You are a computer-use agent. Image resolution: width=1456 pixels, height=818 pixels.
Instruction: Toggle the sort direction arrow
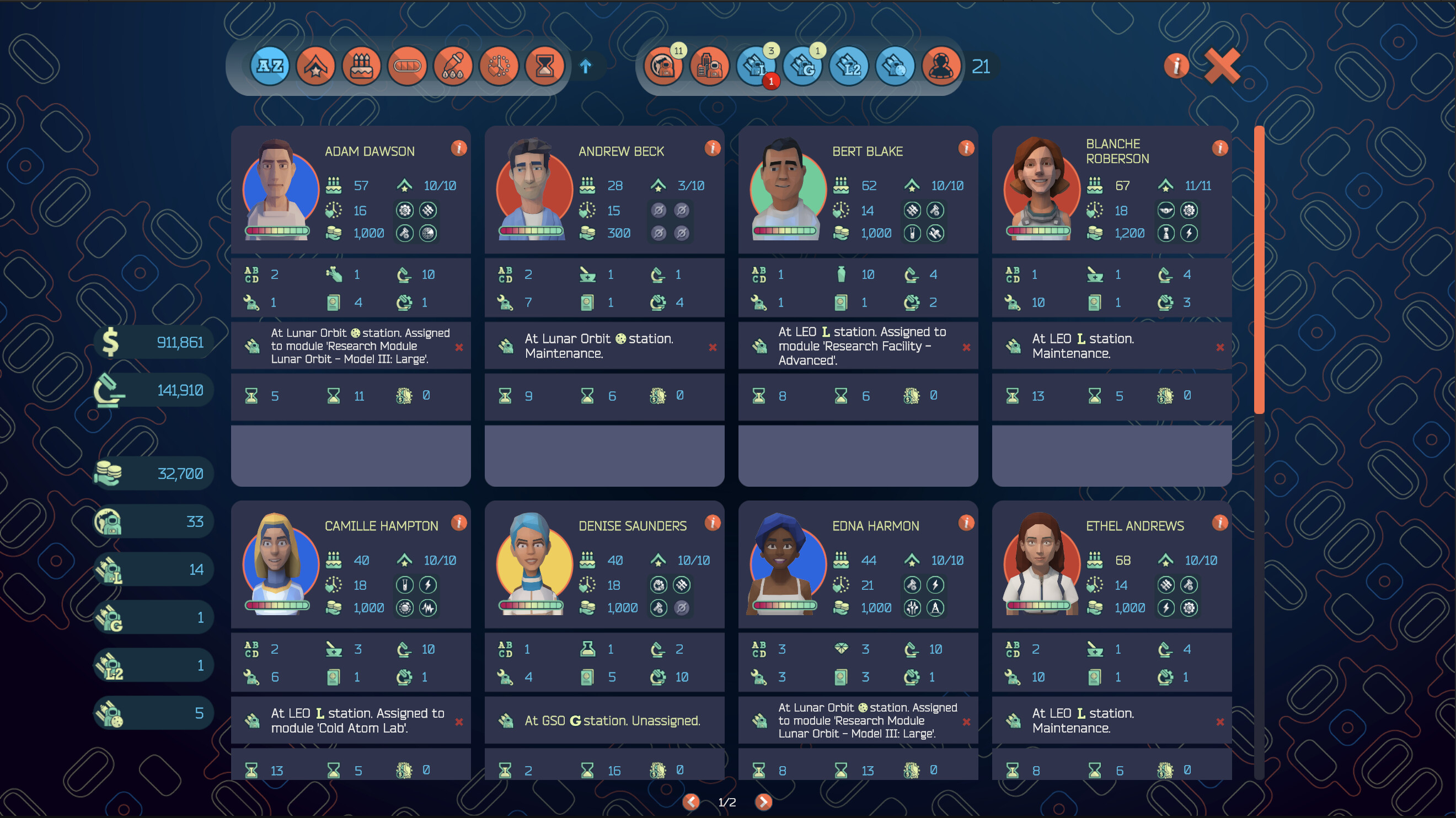click(586, 67)
